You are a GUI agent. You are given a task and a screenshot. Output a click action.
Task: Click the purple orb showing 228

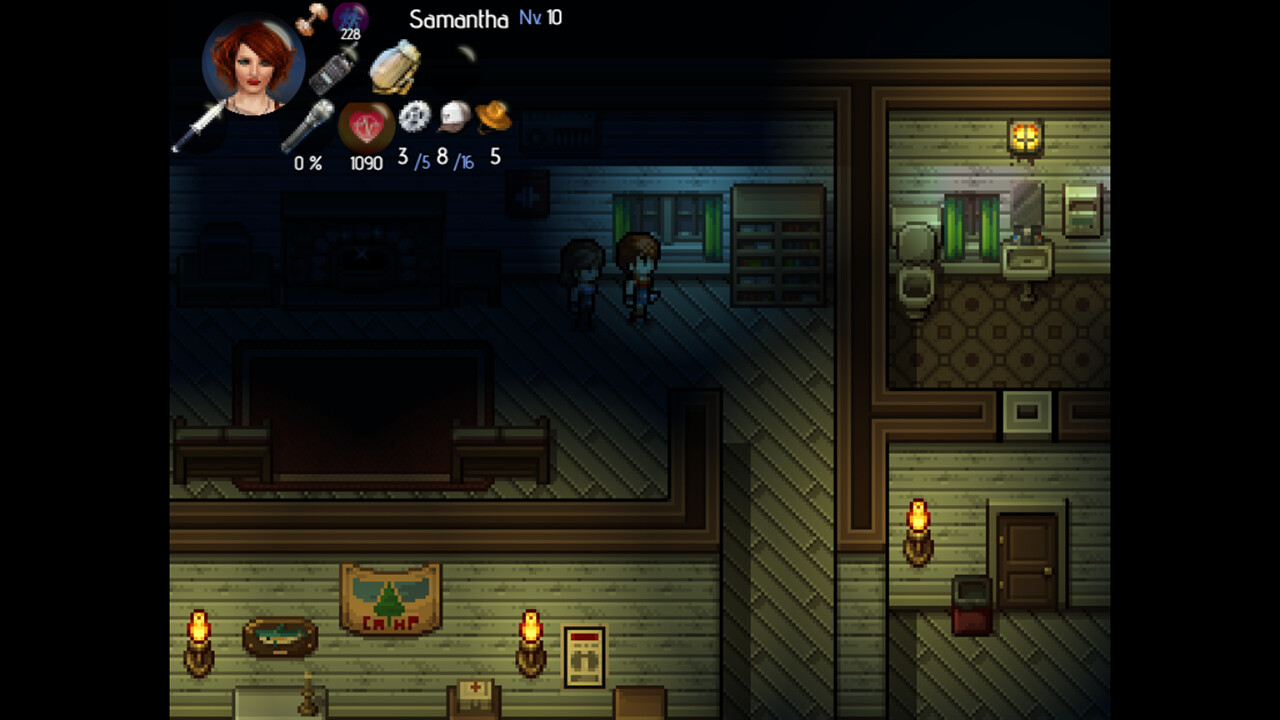tap(350, 17)
